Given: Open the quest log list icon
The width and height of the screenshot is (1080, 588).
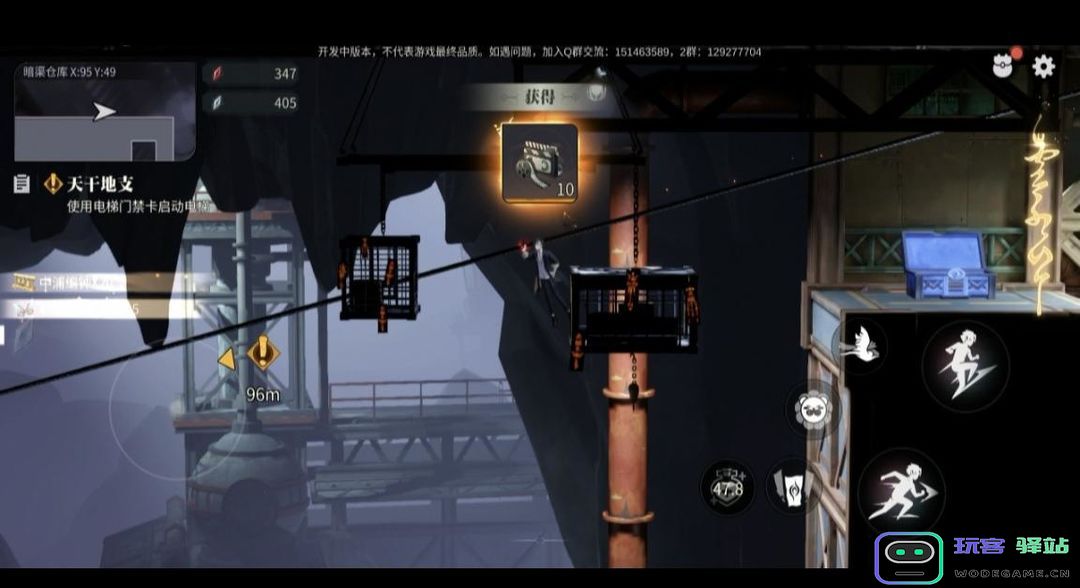Looking at the screenshot, I should [x=21, y=184].
